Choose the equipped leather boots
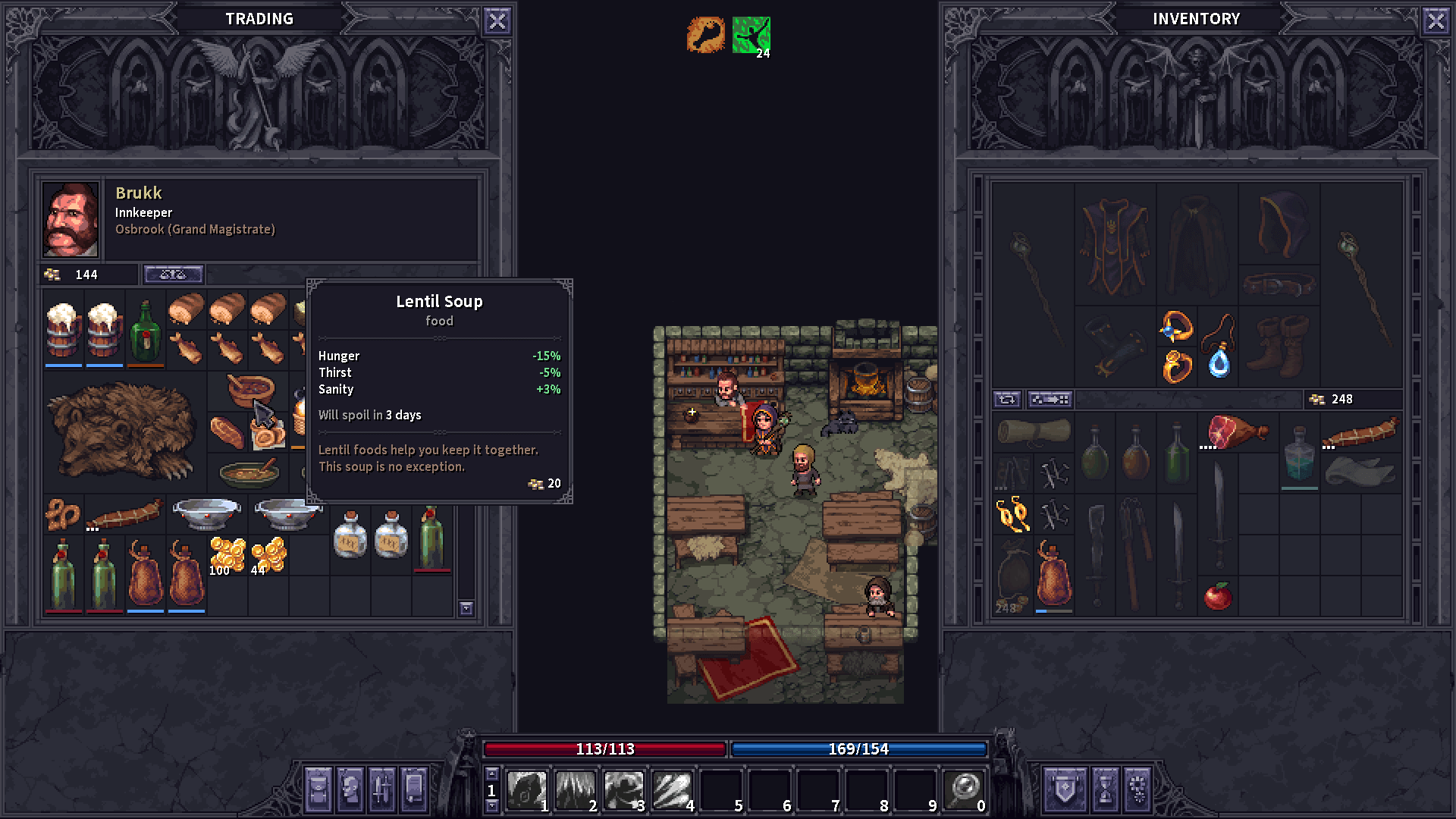 point(1279,347)
